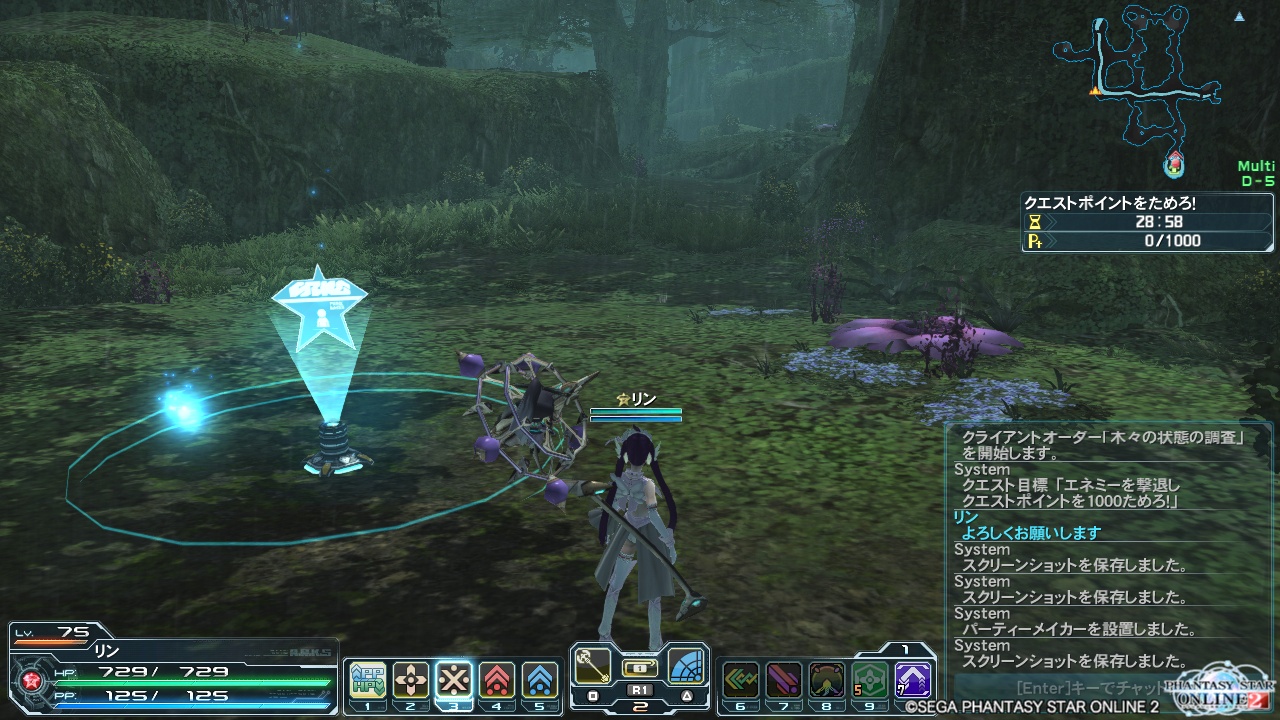Select the equipped rod weapon icon
This screenshot has height=720, width=1280.
pyautogui.click(x=593, y=666)
